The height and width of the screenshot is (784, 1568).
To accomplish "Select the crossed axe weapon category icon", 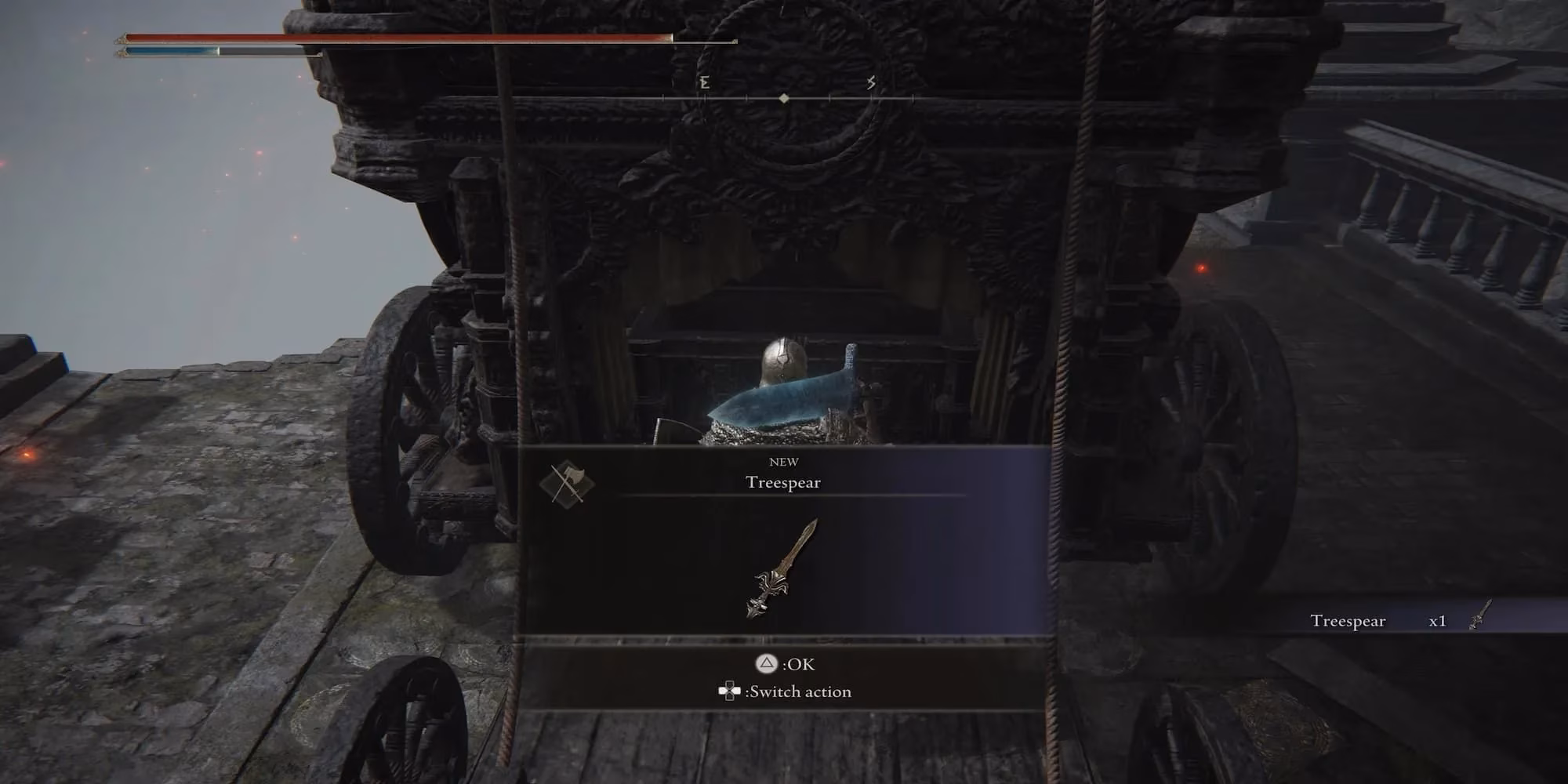I will 566,481.
